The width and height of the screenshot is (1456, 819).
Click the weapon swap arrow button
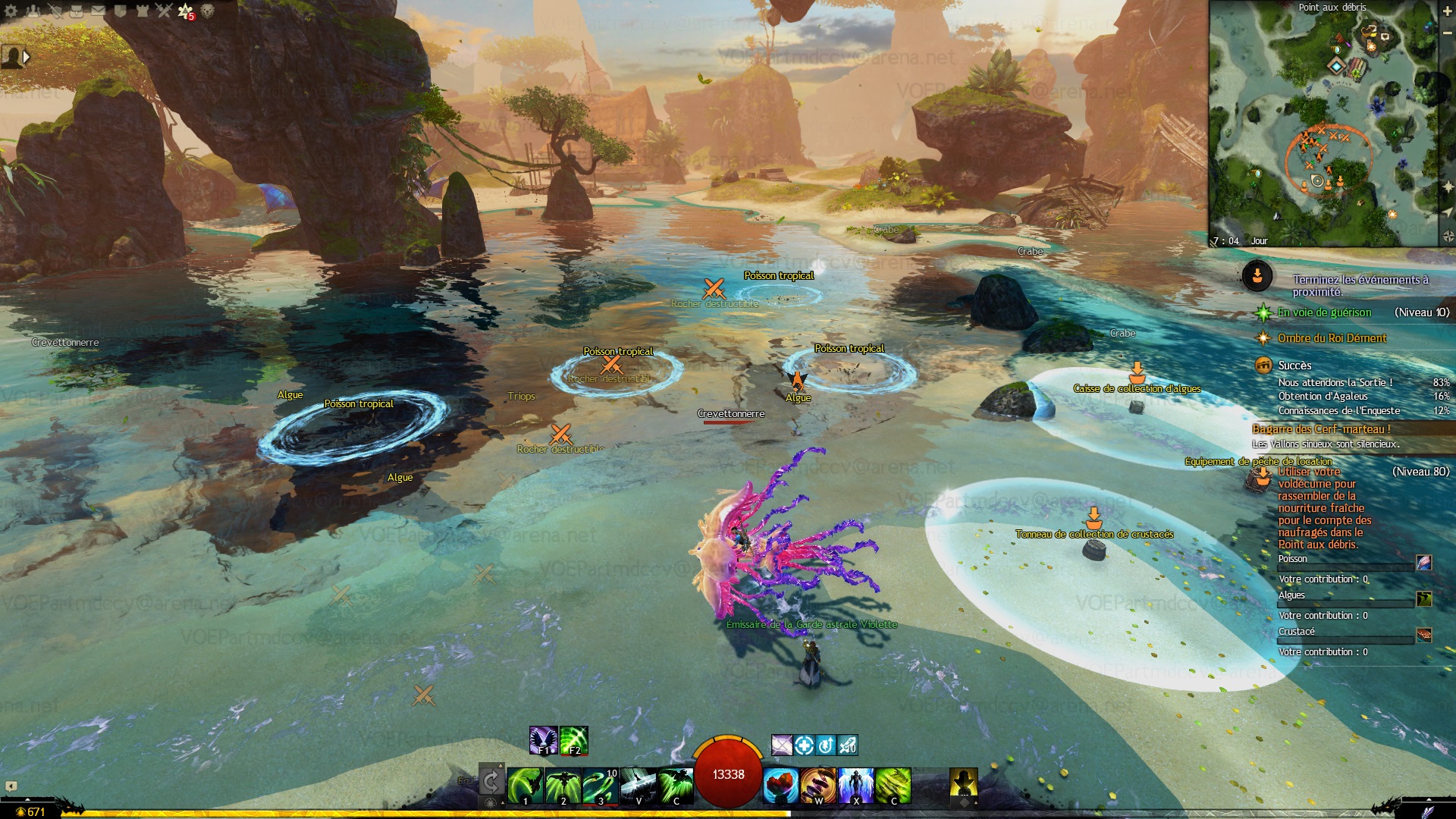click(491, 781)
